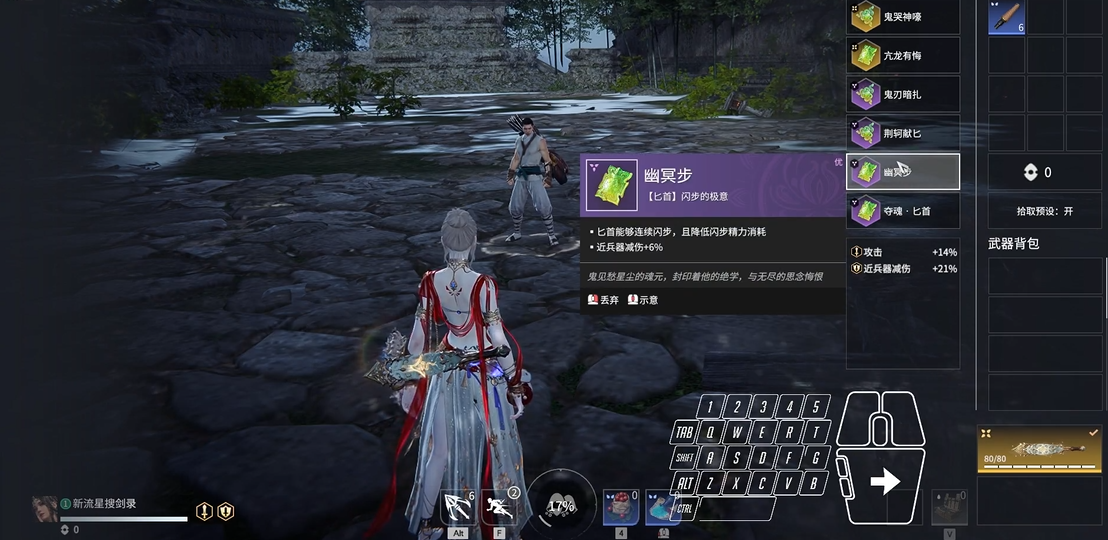The width and height of the screenshot is (1108, 540).
Task: Ping the item using 示意
Action: coord(643,300)
